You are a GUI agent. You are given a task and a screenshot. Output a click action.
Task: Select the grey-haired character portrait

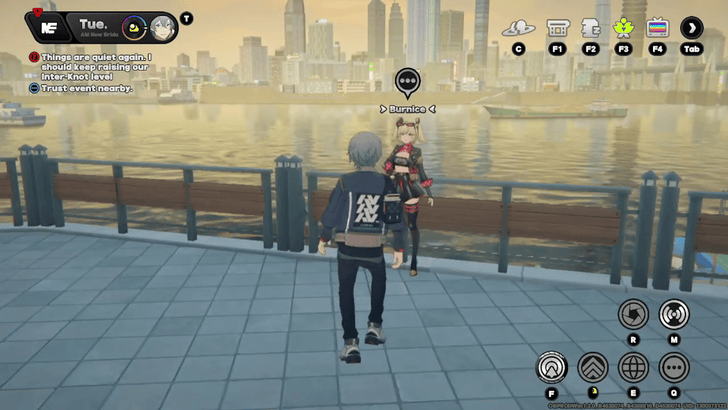tap(164, 27)
